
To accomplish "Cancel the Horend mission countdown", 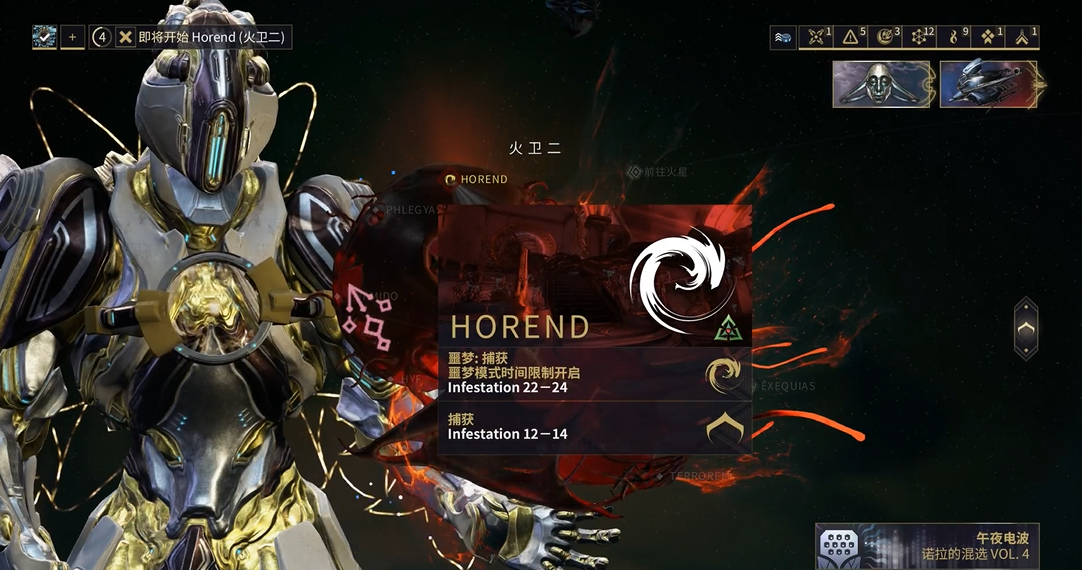I will [x=125, y=38].
